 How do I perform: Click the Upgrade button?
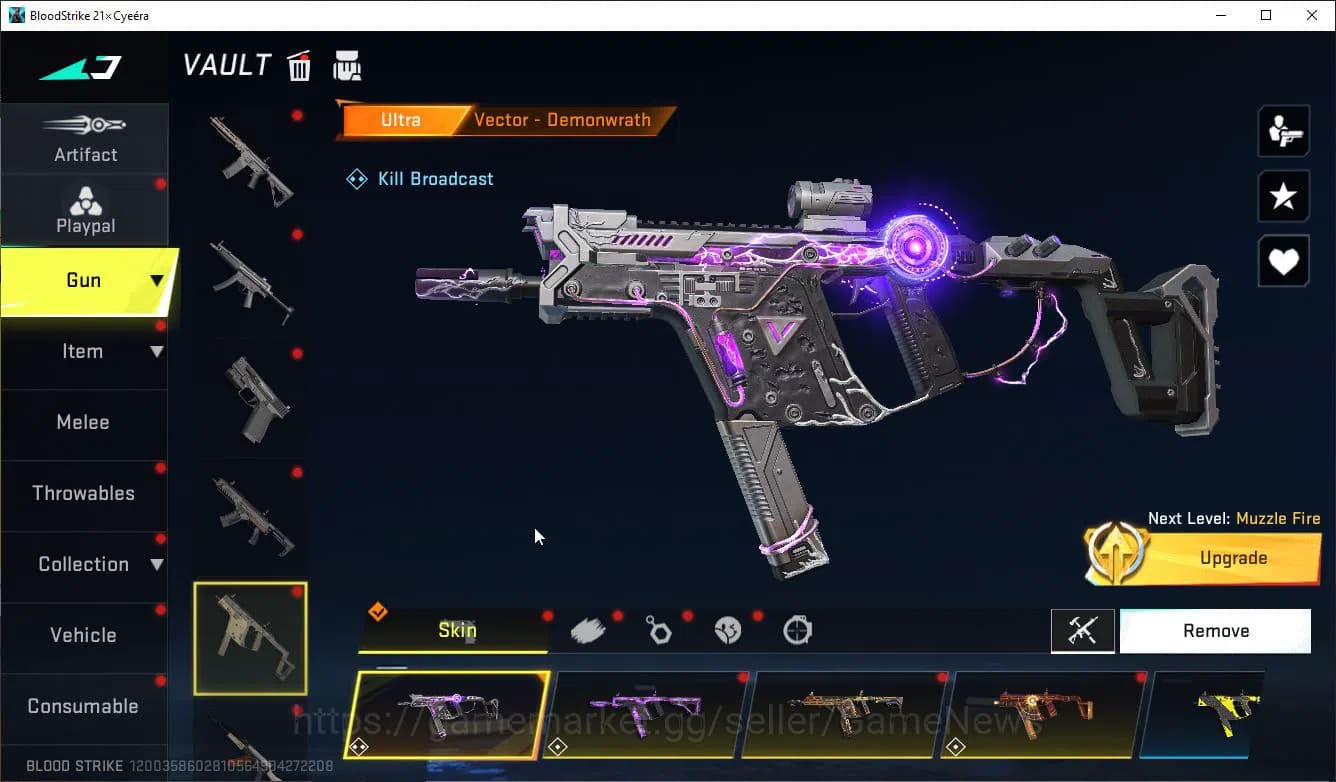[1232, 557]
